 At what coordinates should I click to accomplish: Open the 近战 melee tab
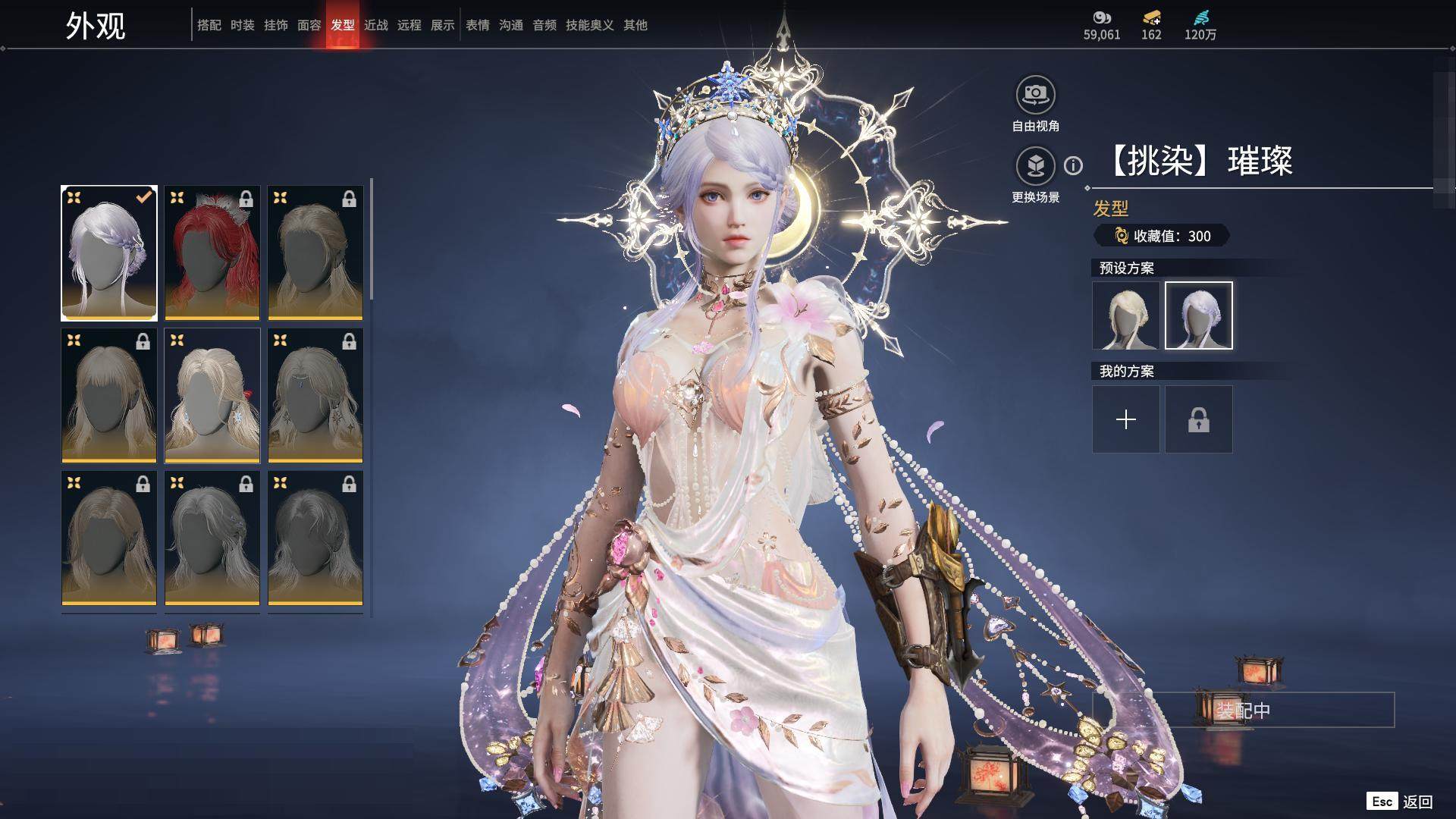pyautogui.click(x=375, y=25)
